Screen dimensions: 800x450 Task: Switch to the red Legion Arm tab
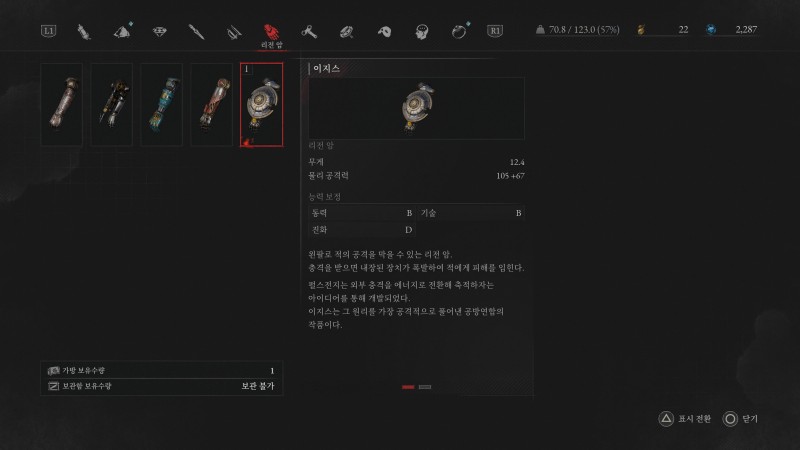tap(270, 32)
